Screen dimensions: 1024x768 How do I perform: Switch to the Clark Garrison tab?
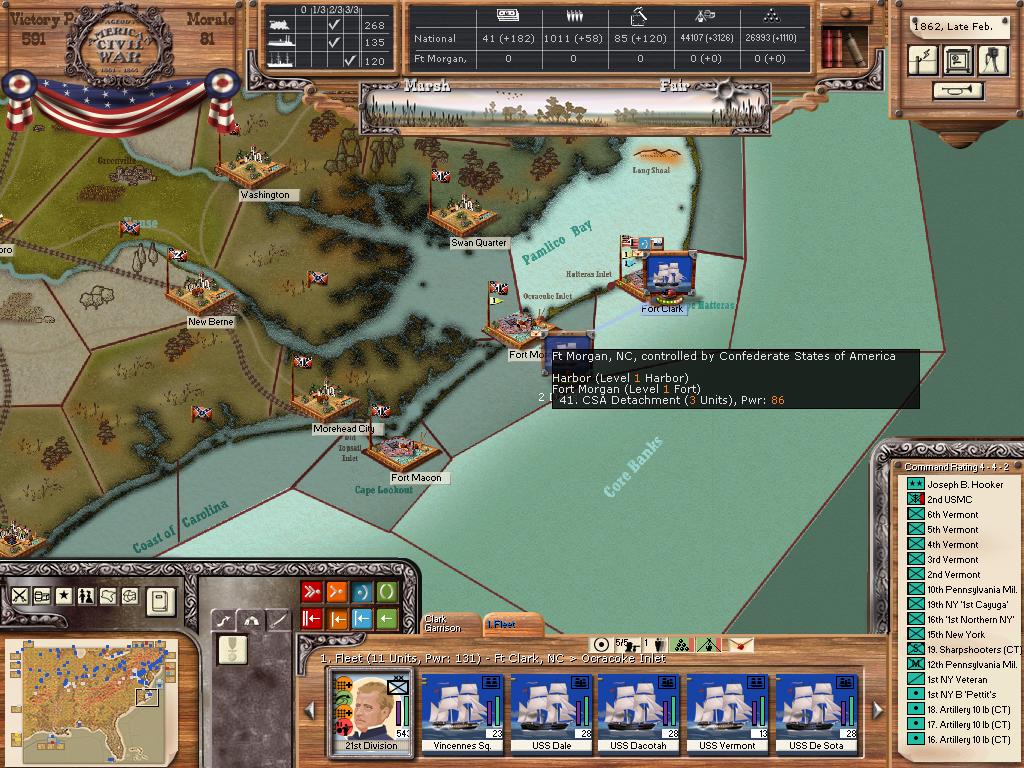click(443, 623)
